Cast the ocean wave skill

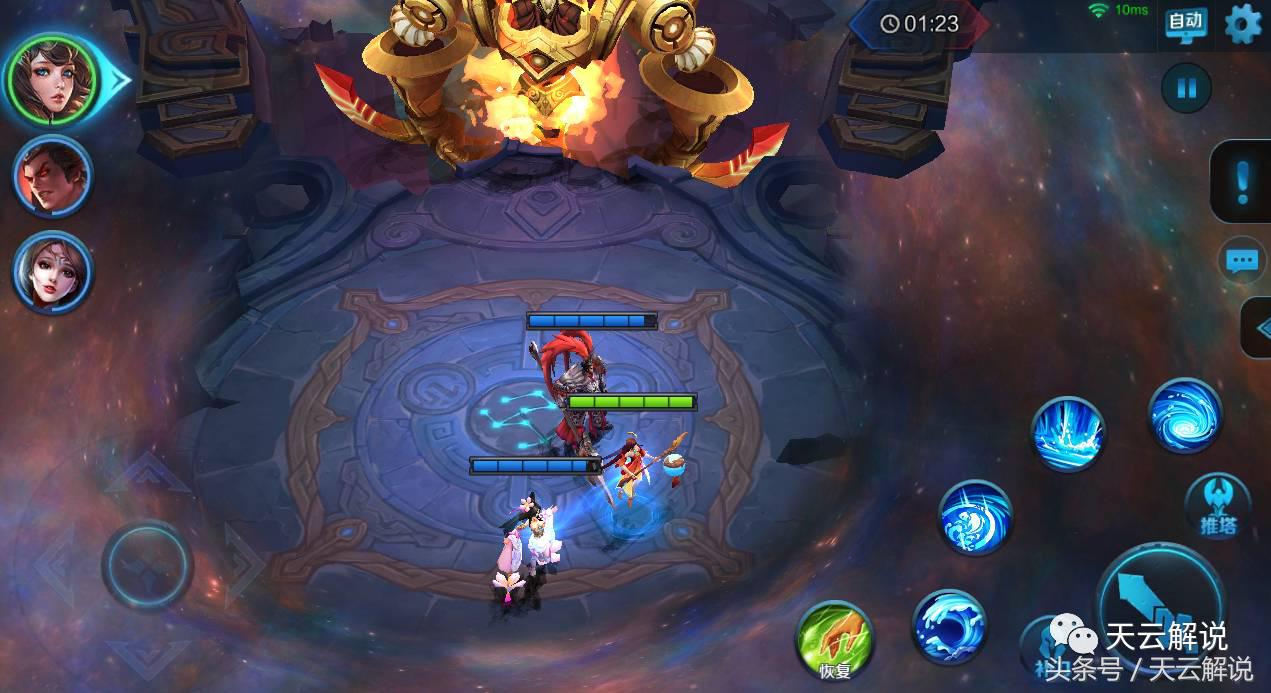[949, 627]
